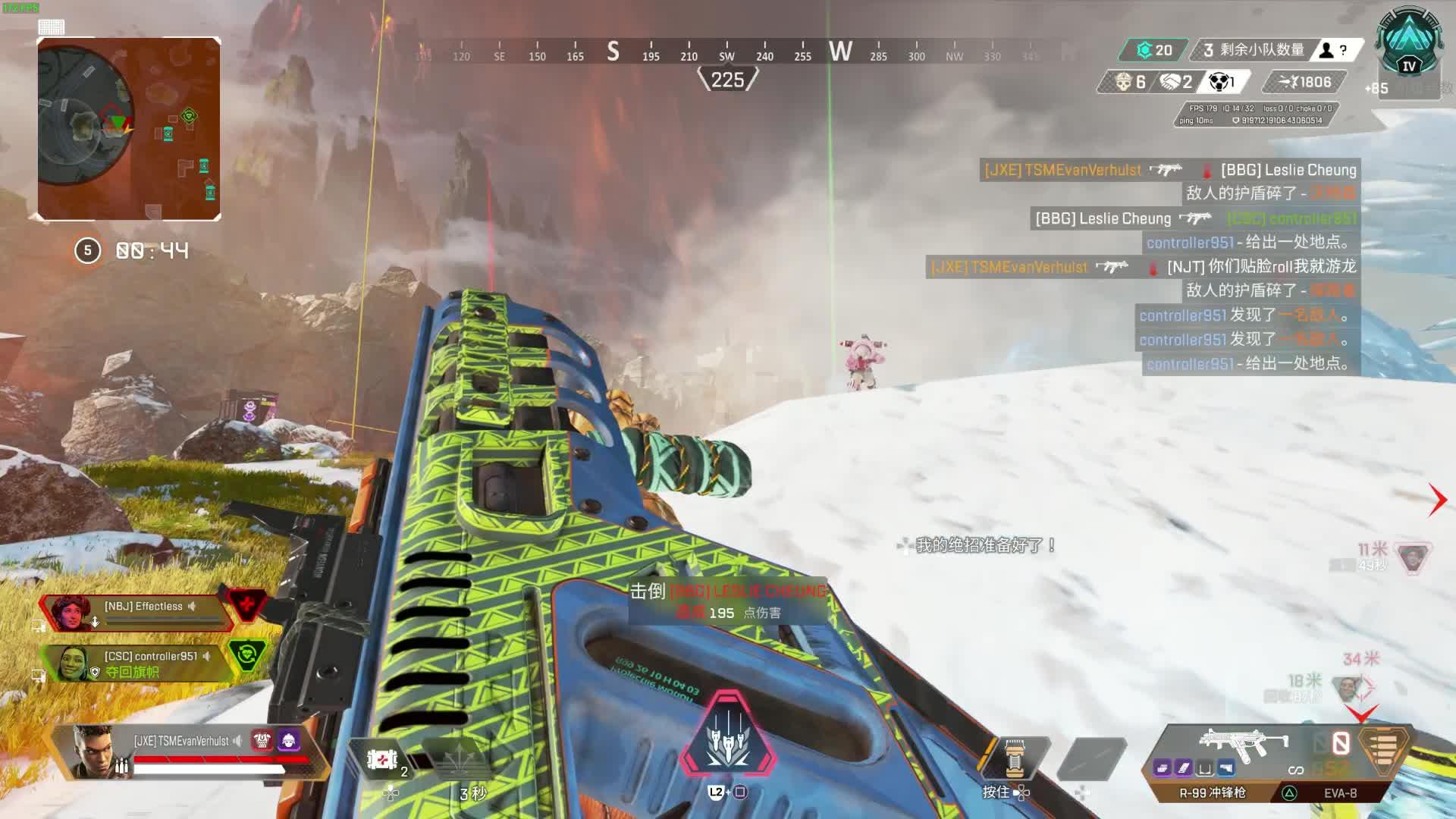1456x819 pixels.
Task: Open the ranked tier IV badge
Action: pyautogui.click(x=1409, y=45)
